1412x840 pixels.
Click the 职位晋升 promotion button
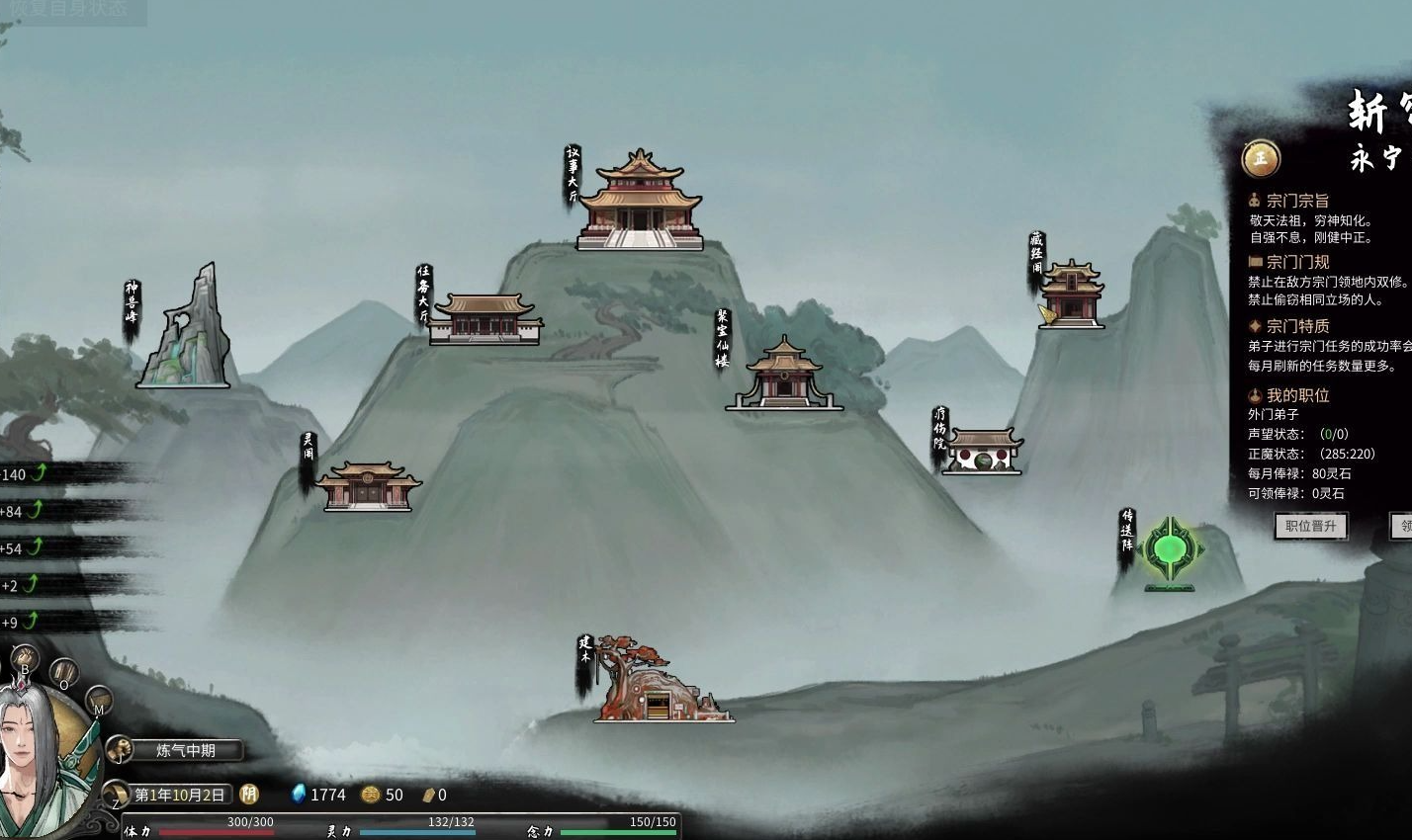pos(1310,526)
